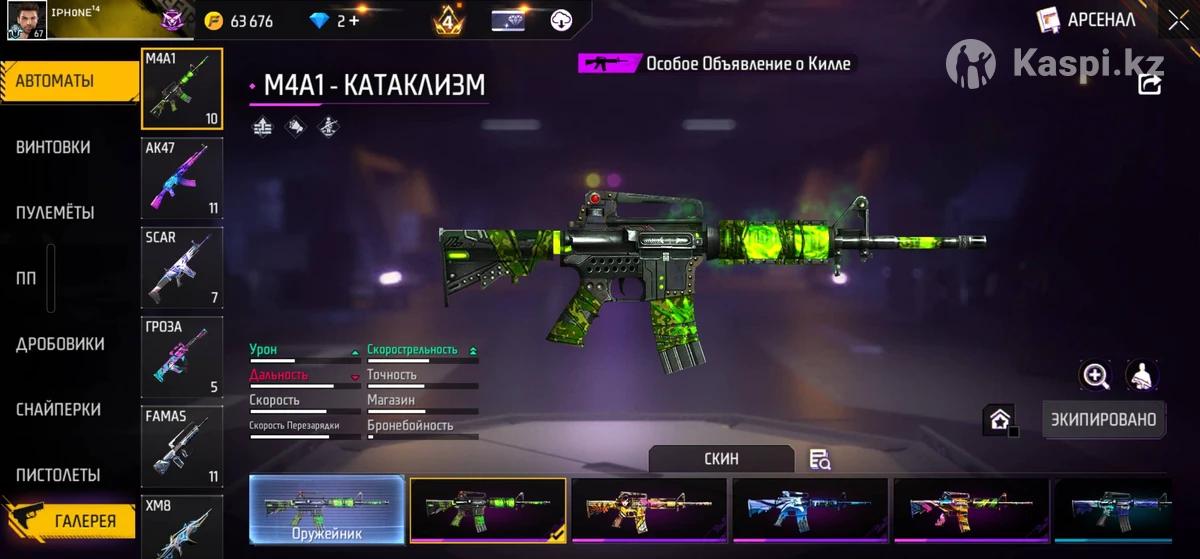The image size is (1200, 559).
Task: Show the Дробовики category
Action: pos(60,344)
